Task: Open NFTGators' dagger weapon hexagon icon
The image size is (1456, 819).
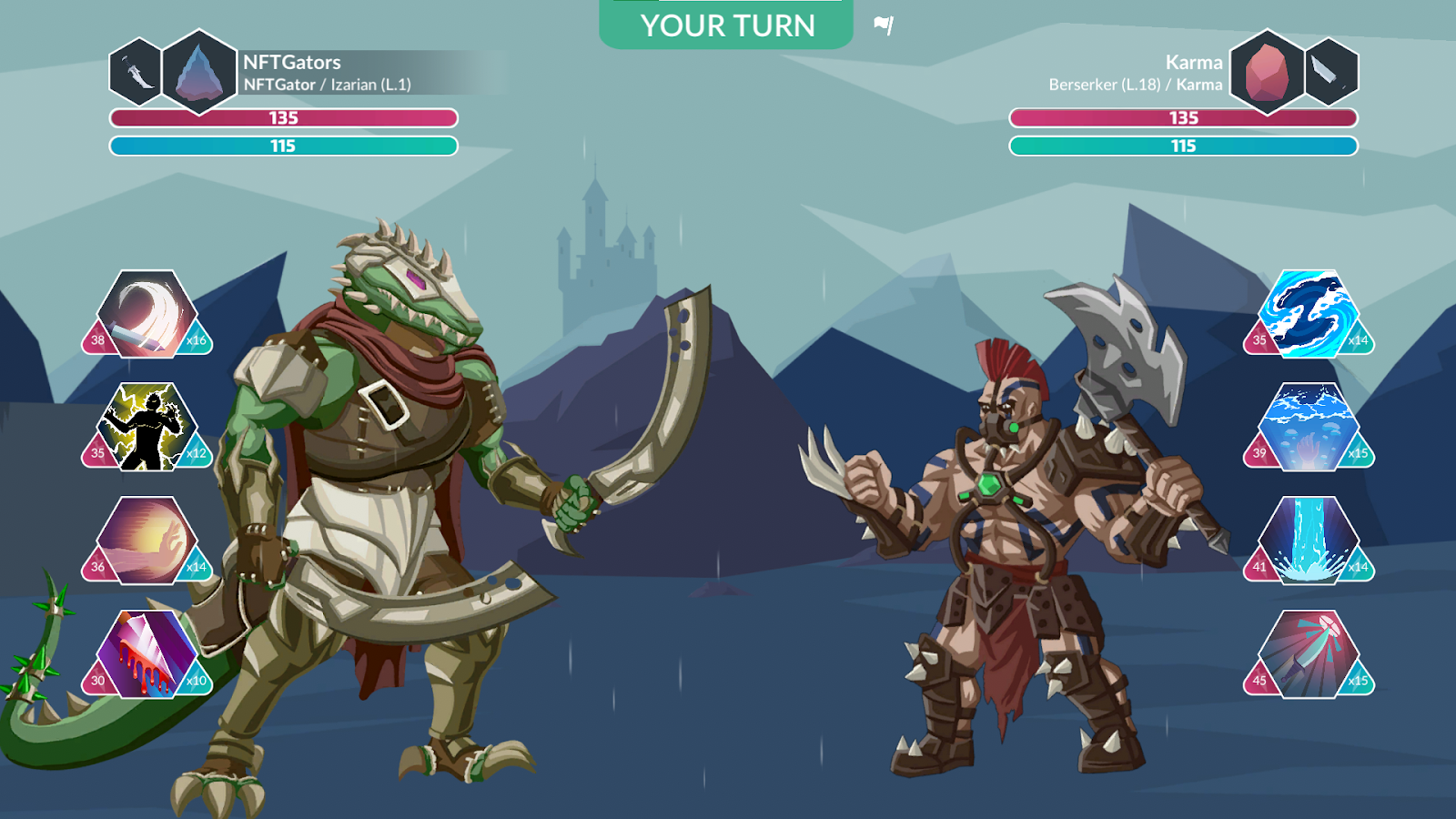Action: point(136,72)
